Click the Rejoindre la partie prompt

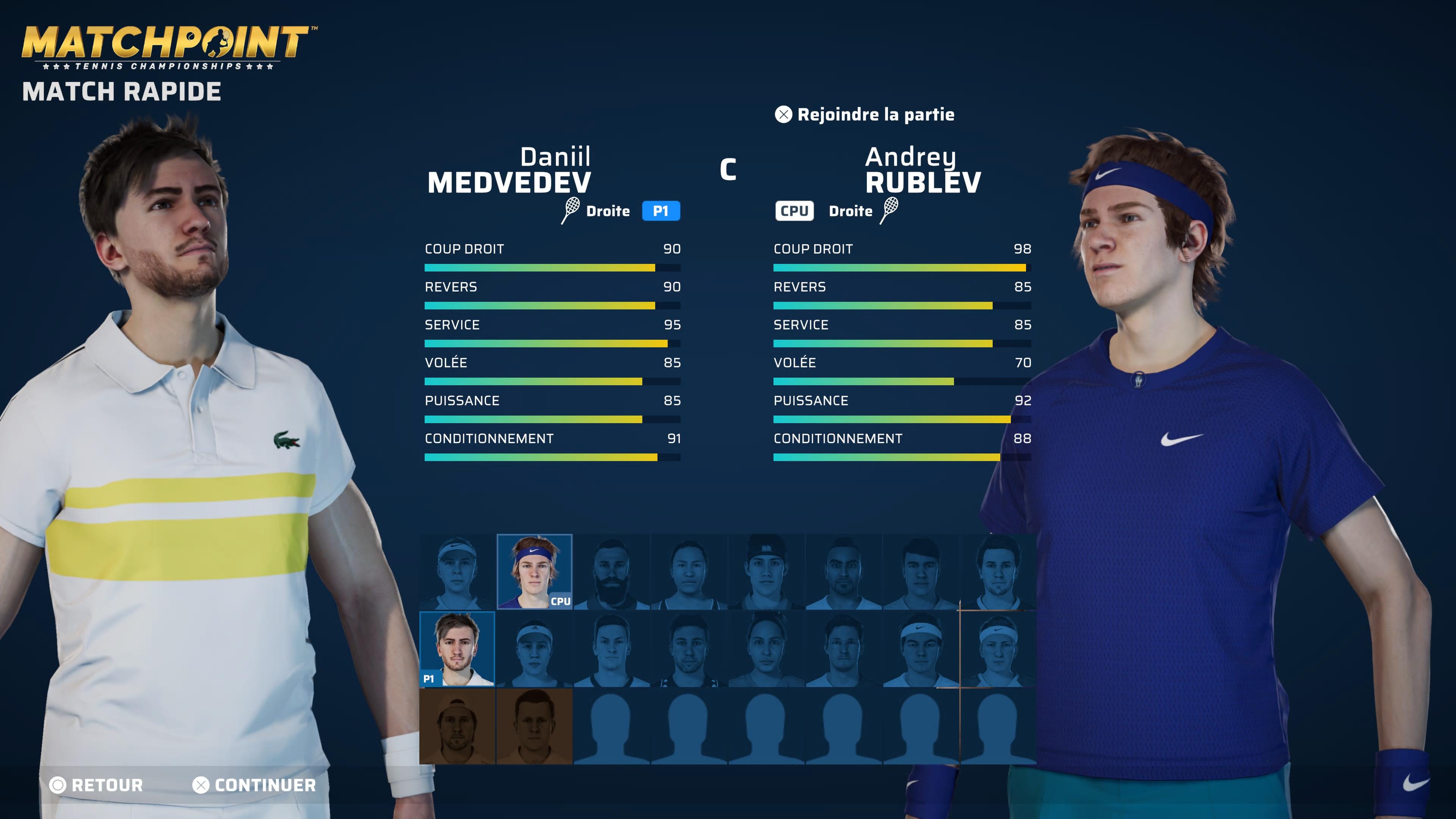point(865,115)
